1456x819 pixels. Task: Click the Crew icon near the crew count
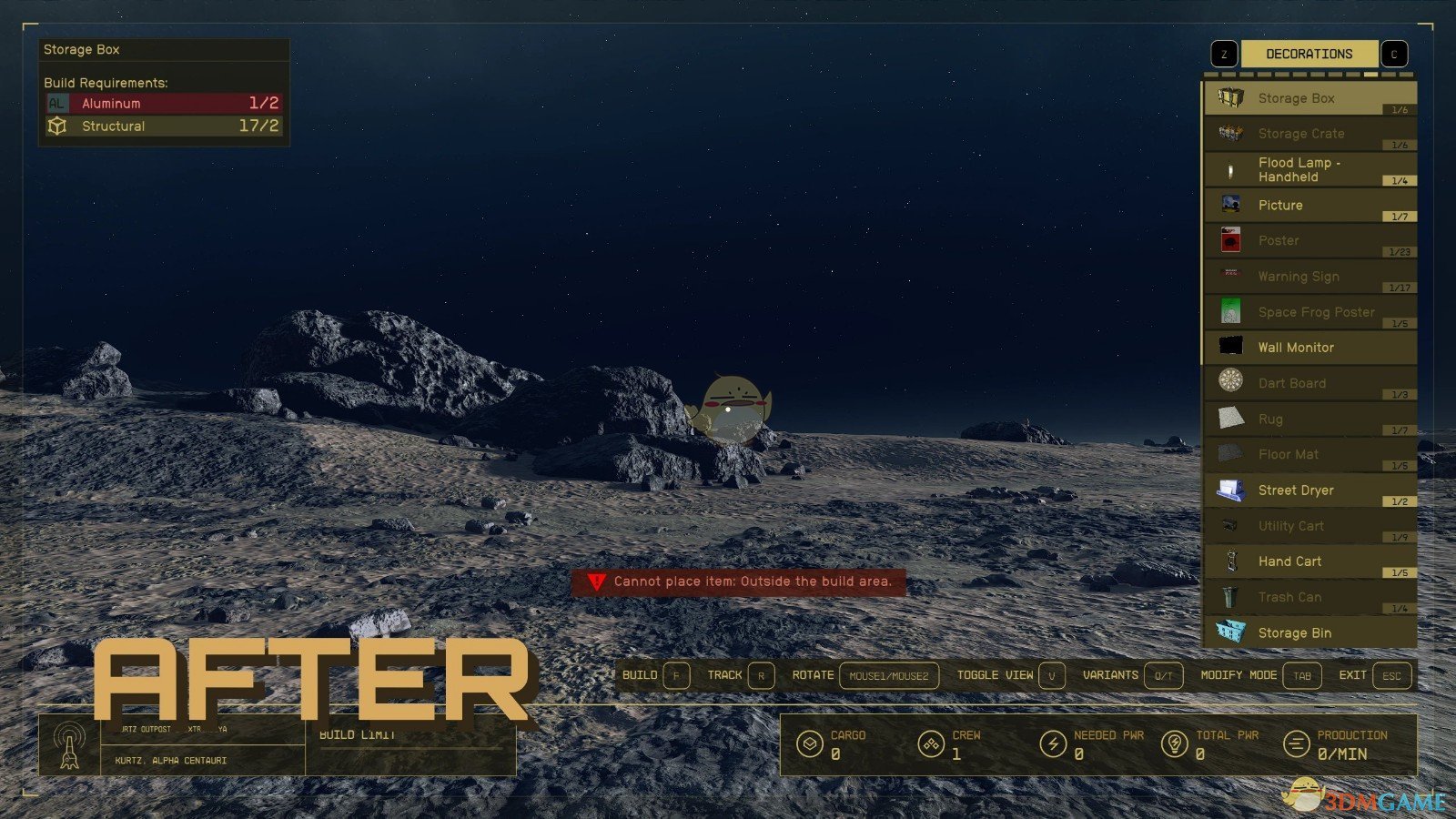tap(930, 744)
